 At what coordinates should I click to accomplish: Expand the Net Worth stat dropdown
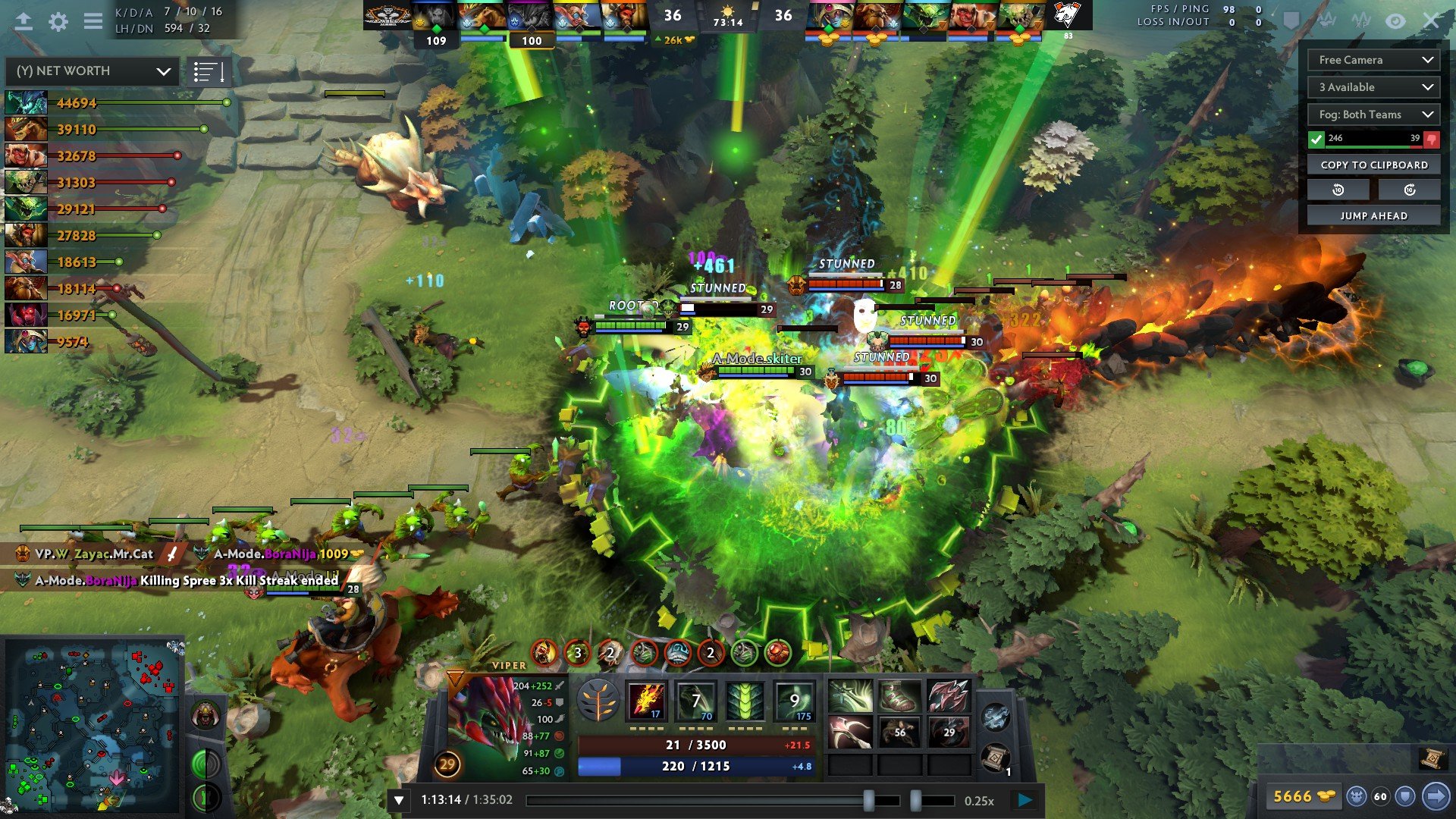coord(93,71)
